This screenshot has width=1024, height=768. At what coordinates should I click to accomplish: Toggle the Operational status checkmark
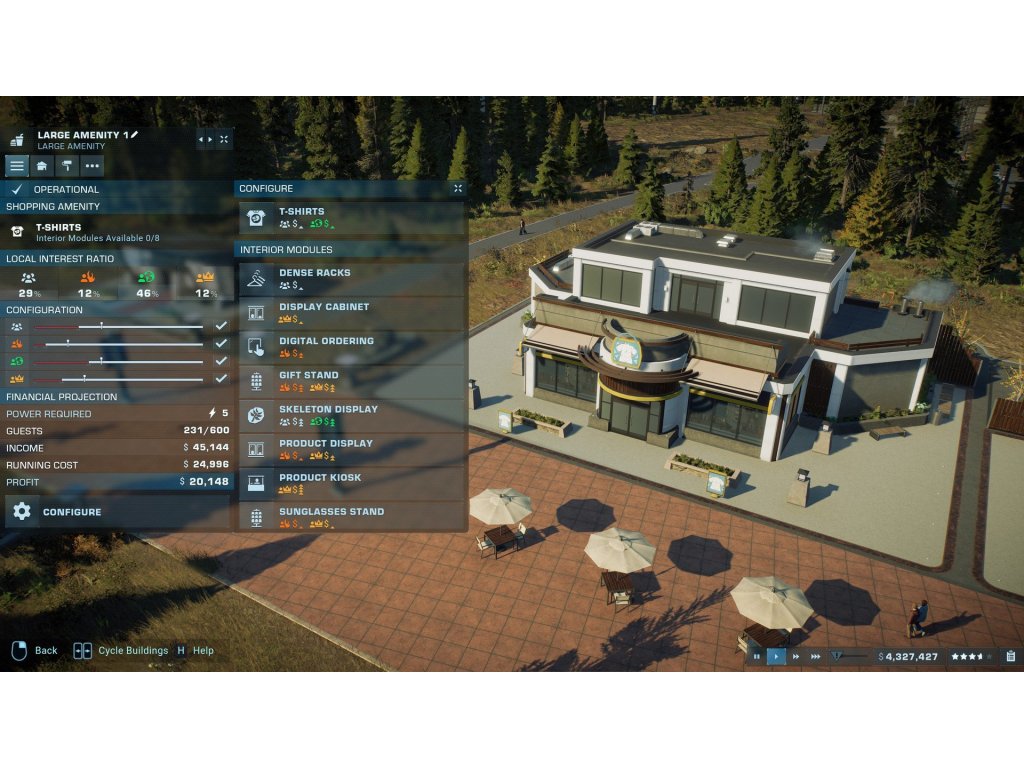coord(17,189)
